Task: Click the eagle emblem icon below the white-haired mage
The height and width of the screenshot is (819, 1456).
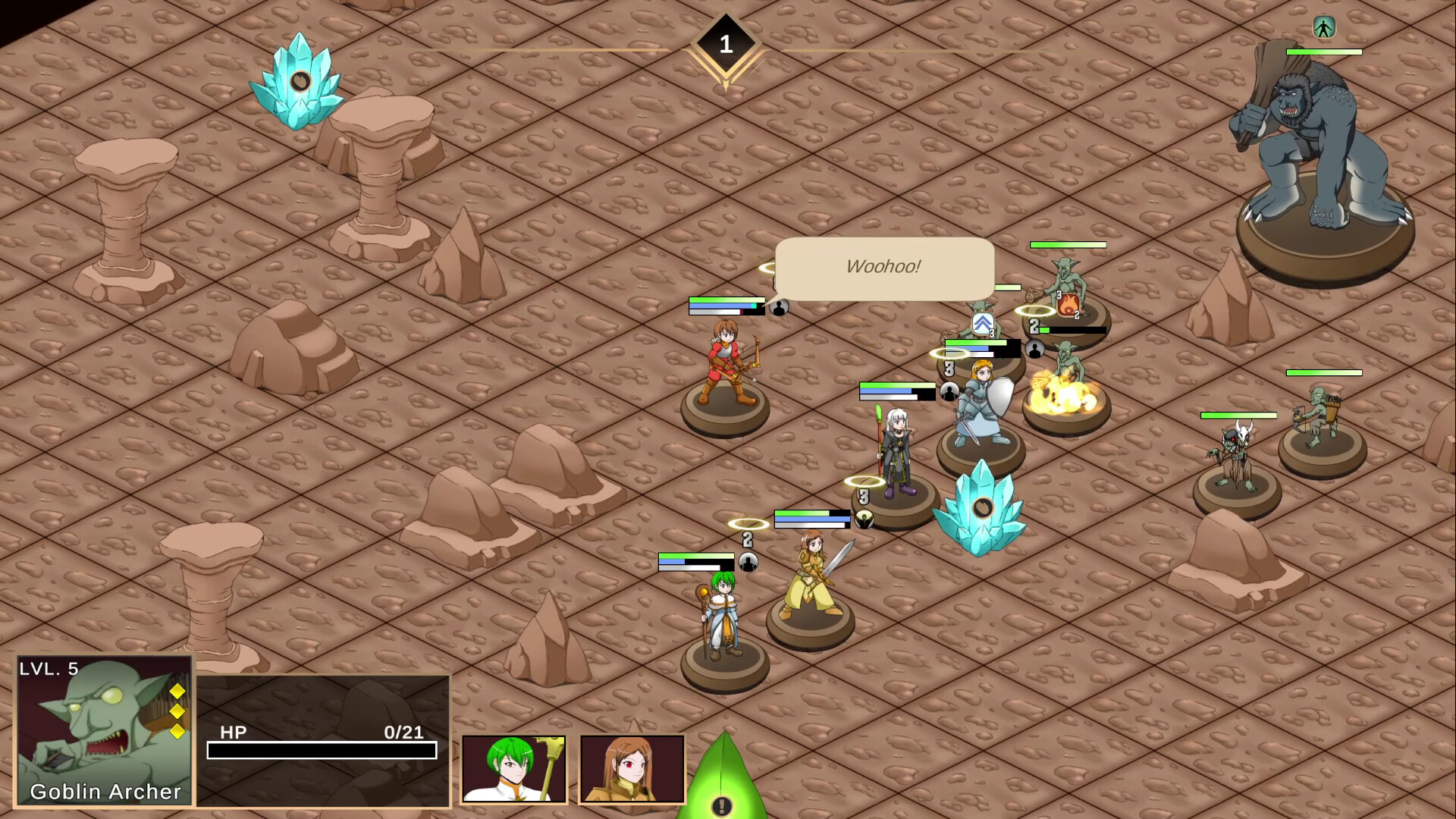Action: click(x=864, y=518)
